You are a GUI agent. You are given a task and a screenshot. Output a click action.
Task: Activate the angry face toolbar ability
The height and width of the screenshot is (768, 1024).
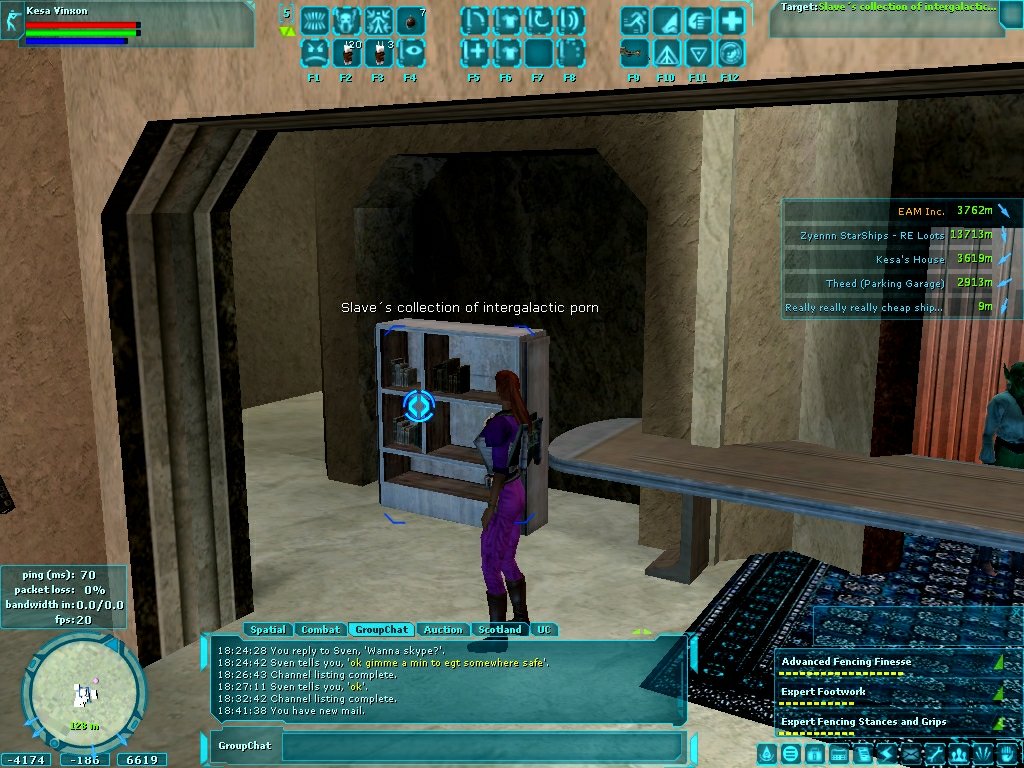coord(314,51)
